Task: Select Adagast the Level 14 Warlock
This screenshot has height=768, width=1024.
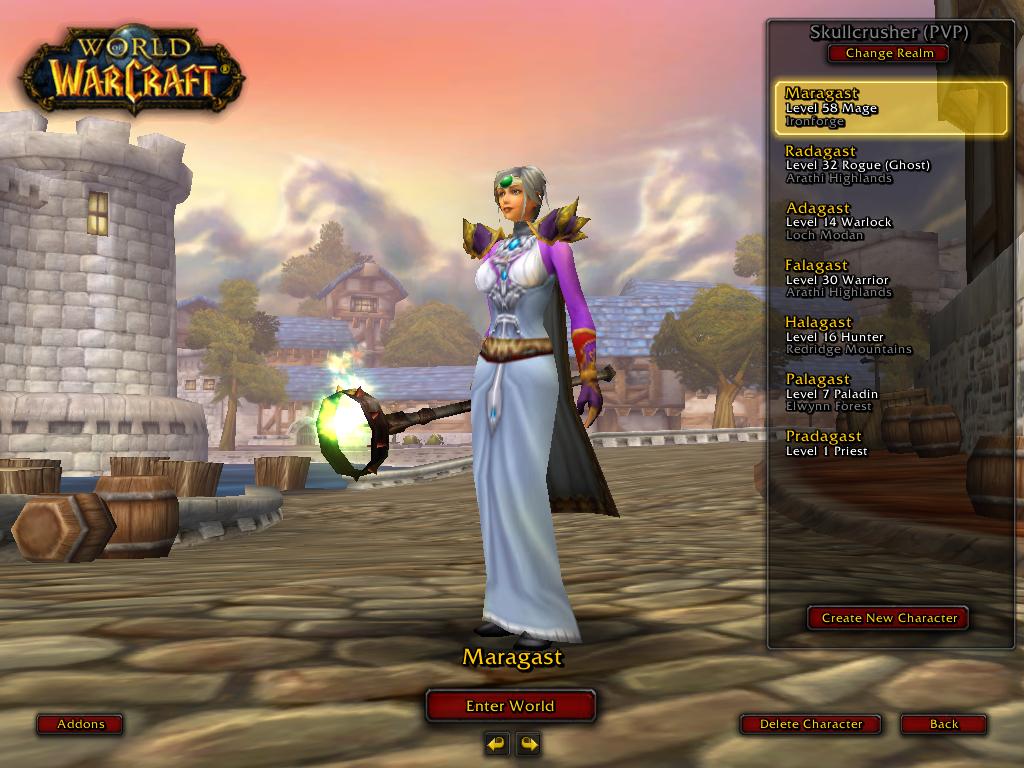Action: (890, 222)
